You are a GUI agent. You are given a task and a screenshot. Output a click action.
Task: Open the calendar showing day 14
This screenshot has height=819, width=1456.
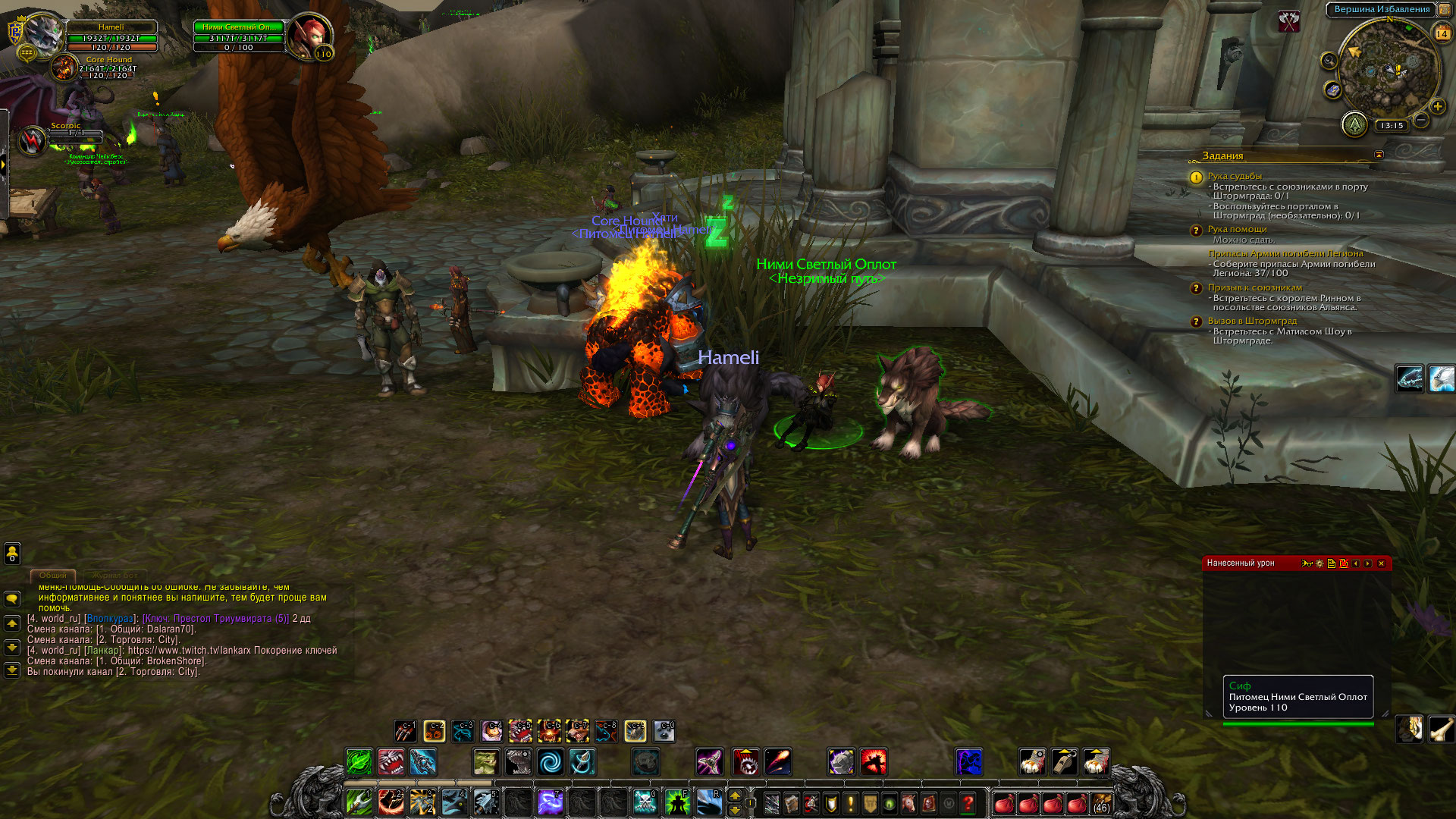1442,33
